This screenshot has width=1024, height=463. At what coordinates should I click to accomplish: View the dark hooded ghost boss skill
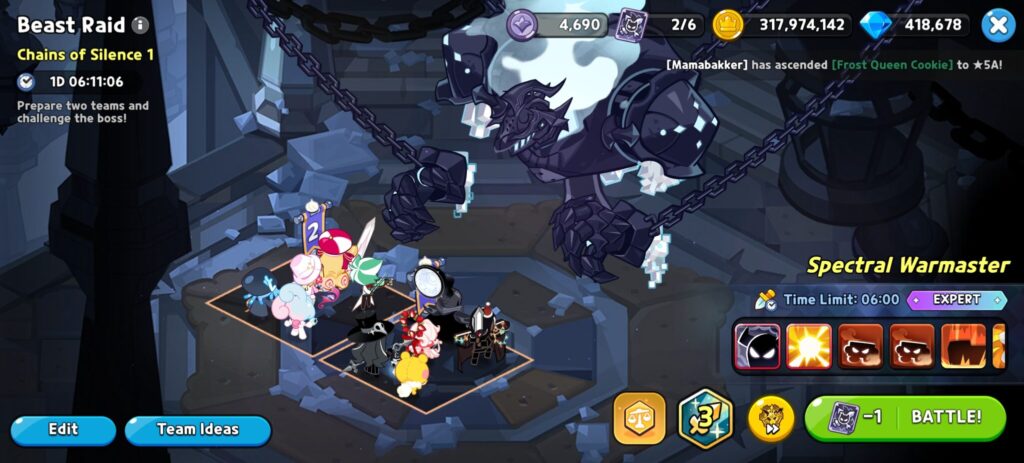pyautogui.click(x=757, y=346)
